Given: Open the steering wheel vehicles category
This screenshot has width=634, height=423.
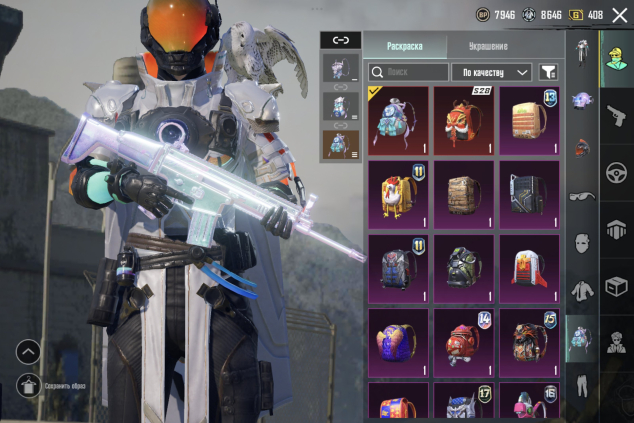Looking at the screenshot, I should point(616,172).
